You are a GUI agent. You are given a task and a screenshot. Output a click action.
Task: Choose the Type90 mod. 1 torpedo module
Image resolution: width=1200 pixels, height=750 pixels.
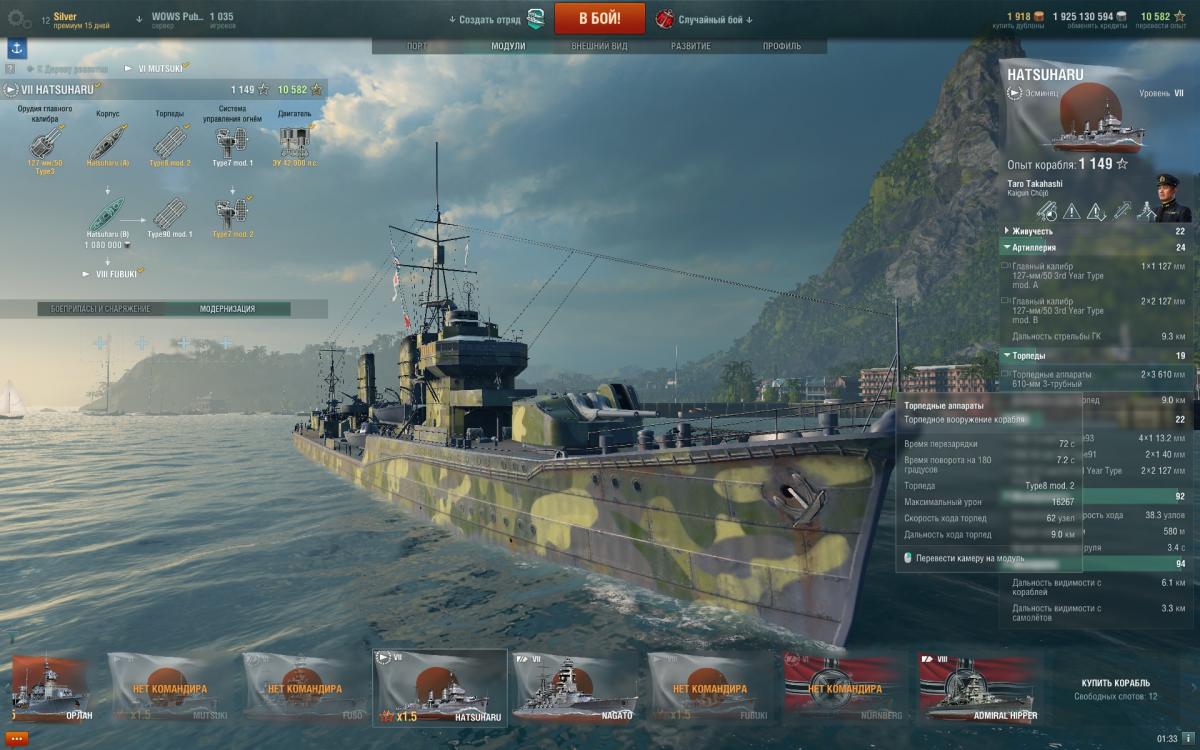(169, 212)
